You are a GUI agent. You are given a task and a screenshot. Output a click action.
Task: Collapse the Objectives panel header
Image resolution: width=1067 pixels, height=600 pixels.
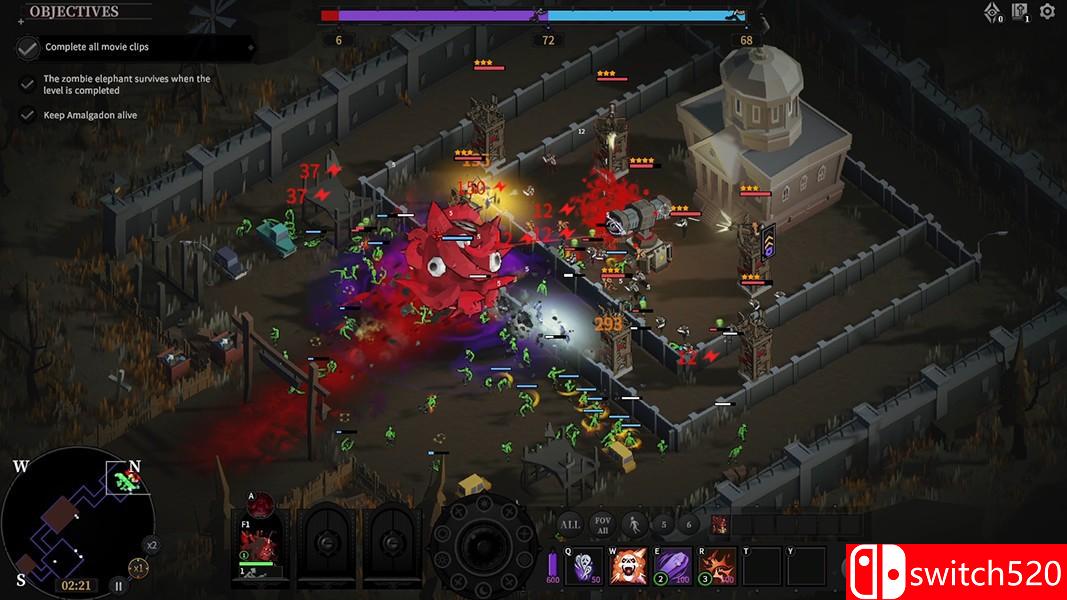pyautogui.click(x=74, y=12)
